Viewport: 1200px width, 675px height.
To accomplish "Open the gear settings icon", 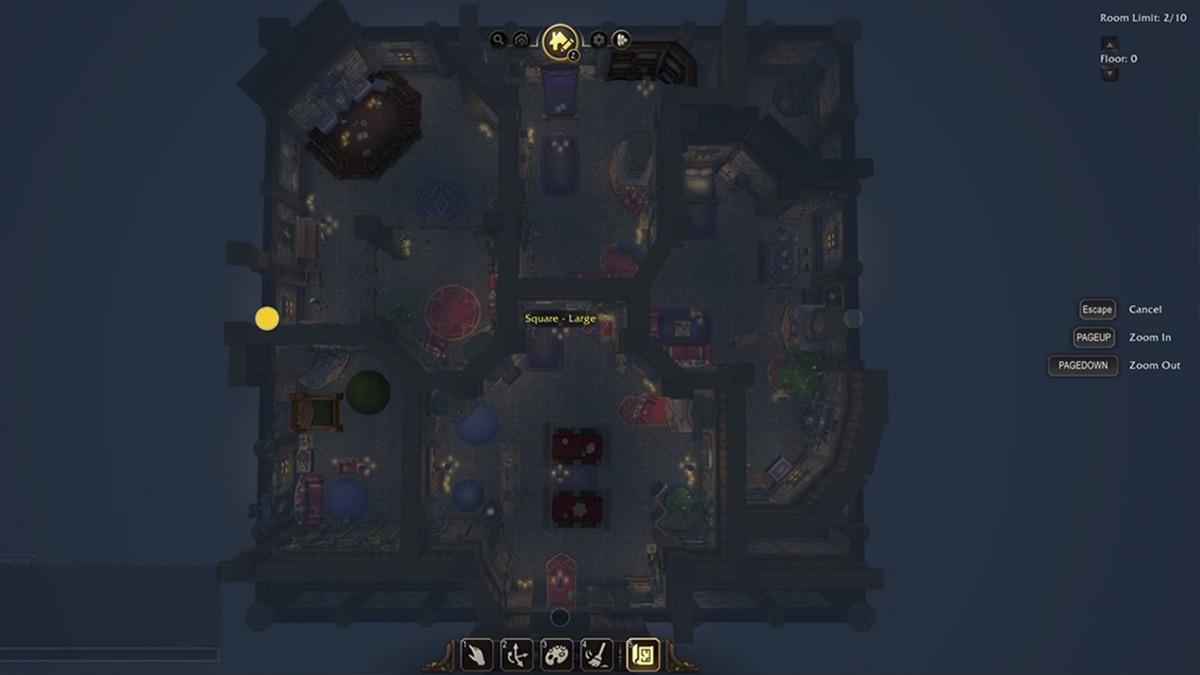I will (598, 40).
